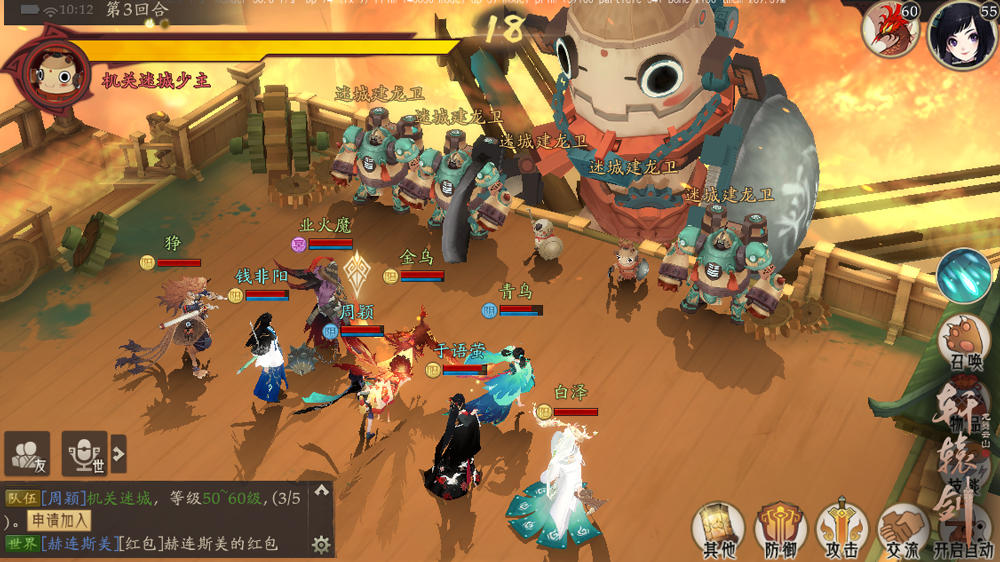Open the 赫连斯美 red packet chat message
The width and height of the screenshot is (1000, 562).
coord(198,544)
